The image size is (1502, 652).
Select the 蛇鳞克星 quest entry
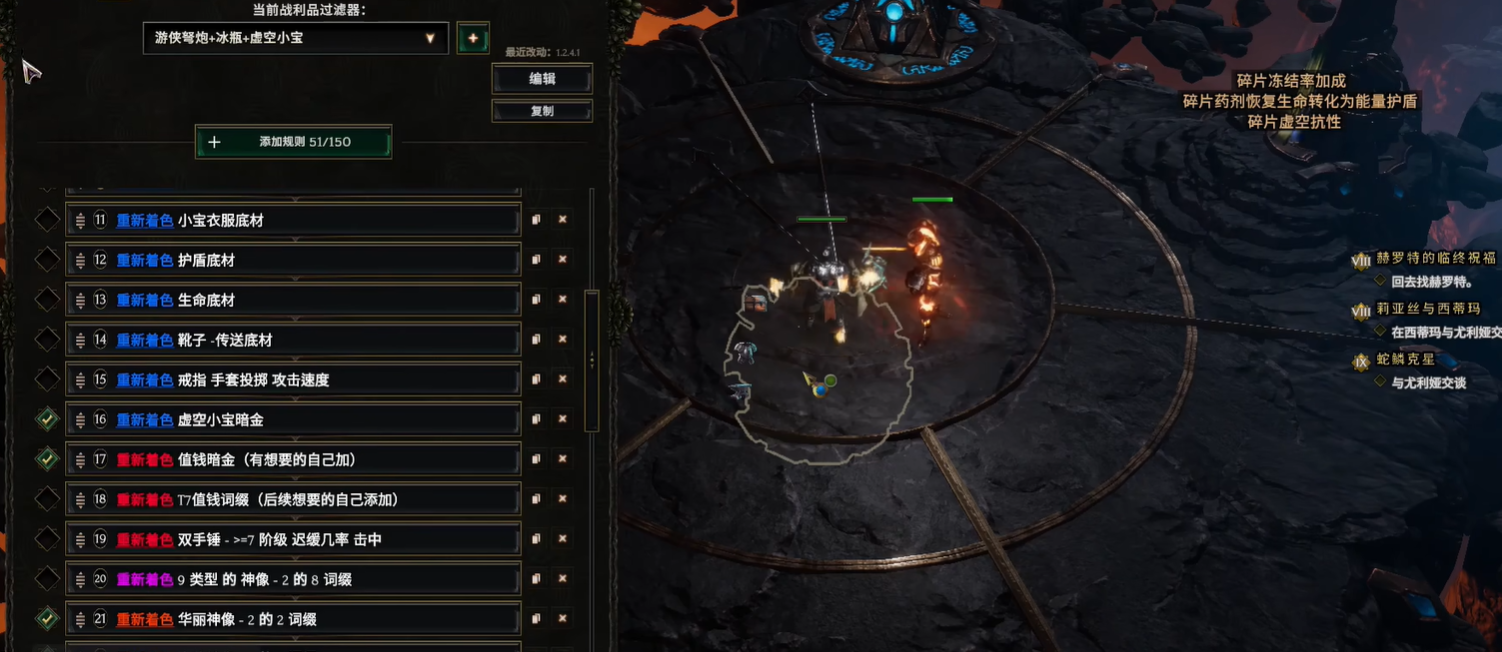pyautogui.click(x=1405, y=360)
